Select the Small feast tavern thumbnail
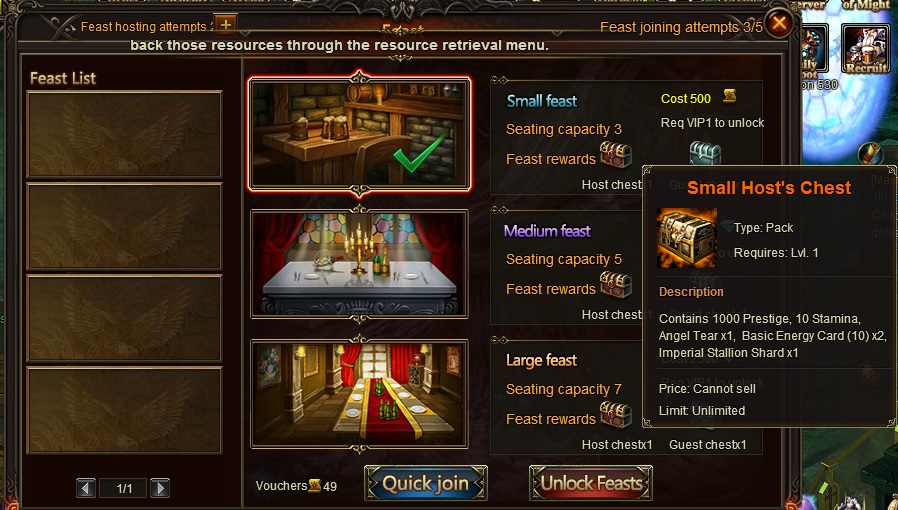This screenshot has height=510, width=898. [360, 133]
